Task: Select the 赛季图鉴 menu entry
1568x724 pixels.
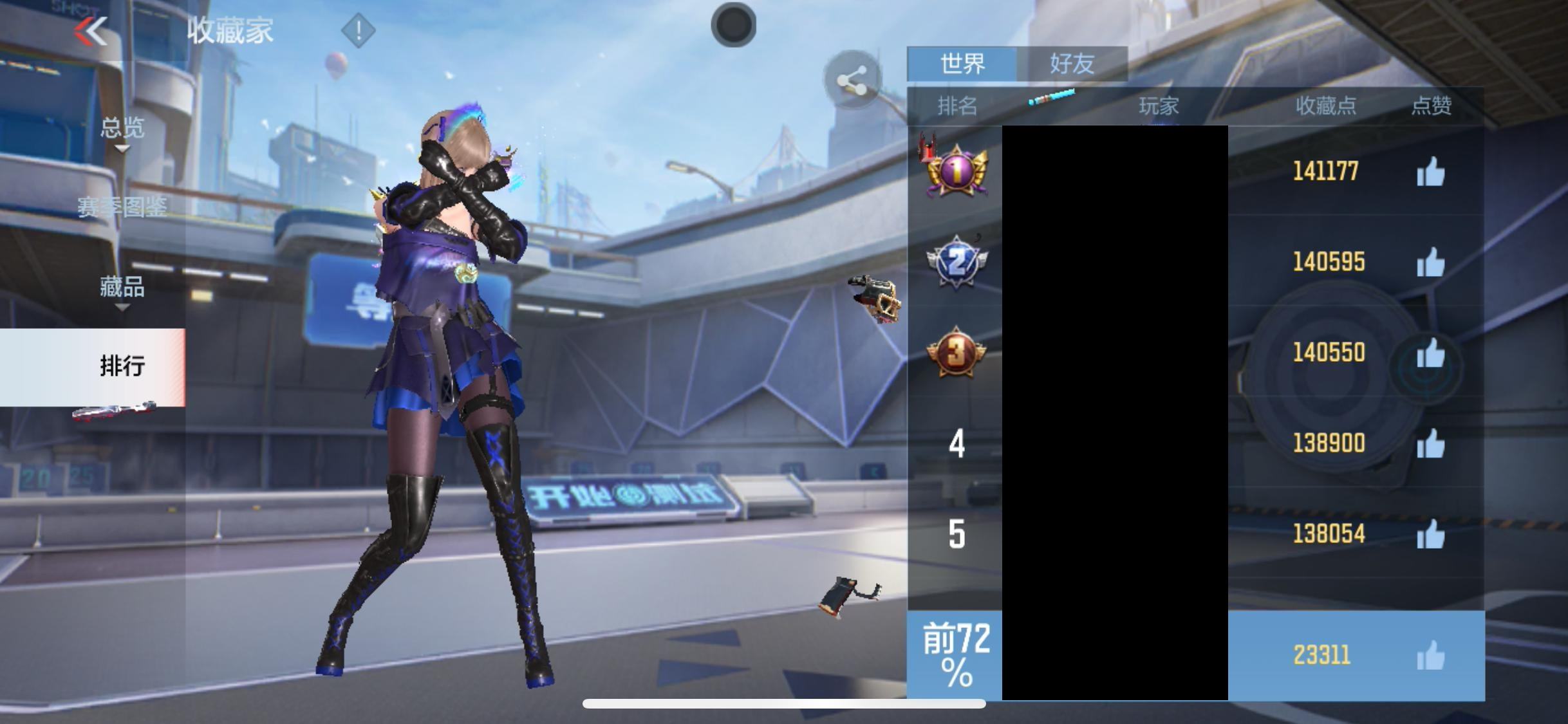Action: 122,207
